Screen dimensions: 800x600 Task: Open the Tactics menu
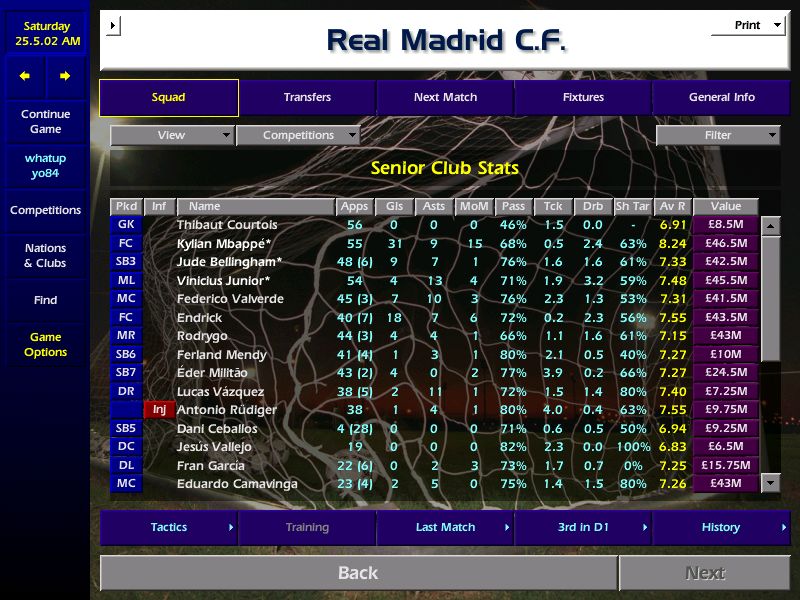click(x=169, y=527)
